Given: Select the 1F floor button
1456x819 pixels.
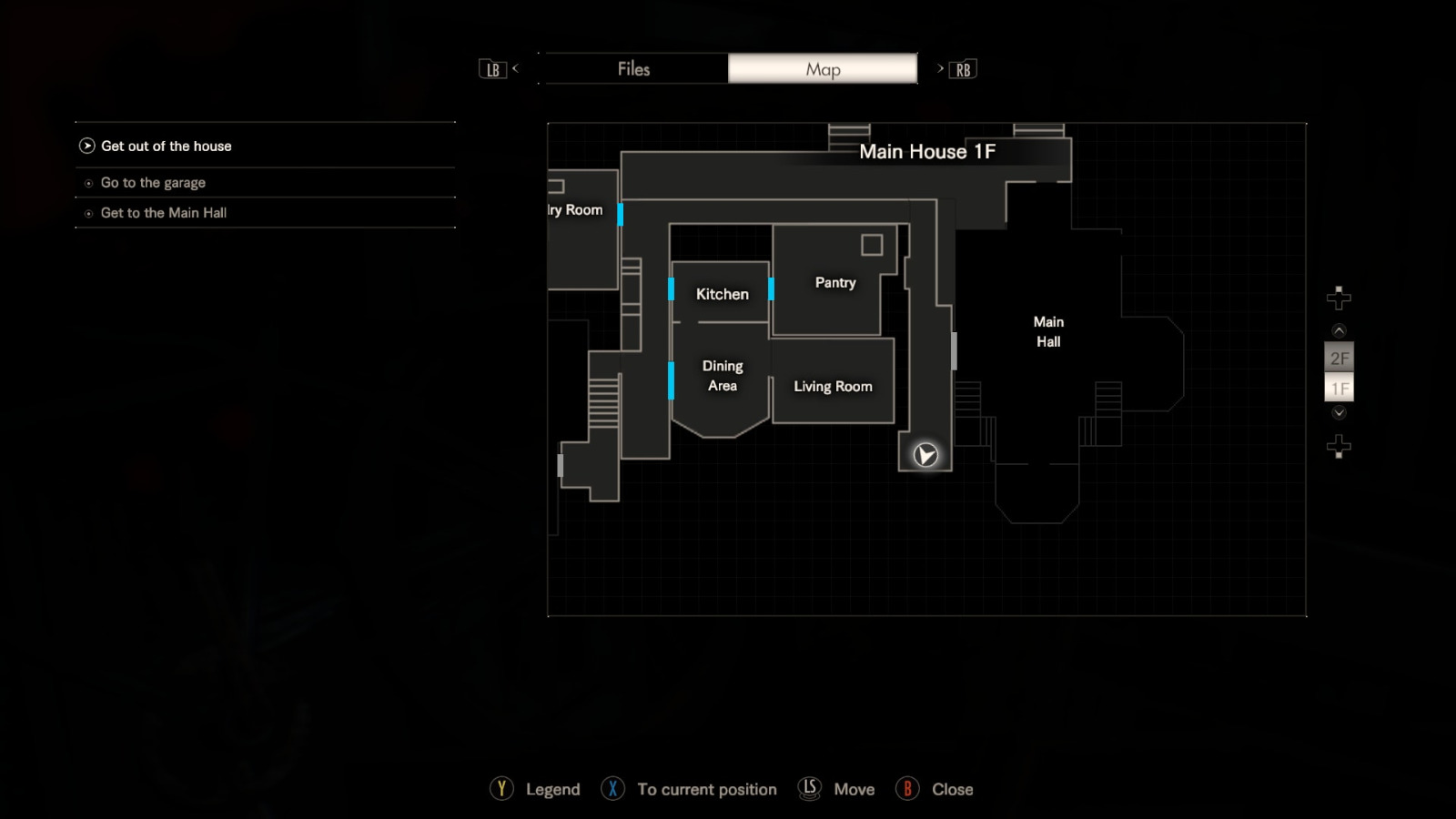Looking at the screenshot, I should click(x=1339, y=387).
